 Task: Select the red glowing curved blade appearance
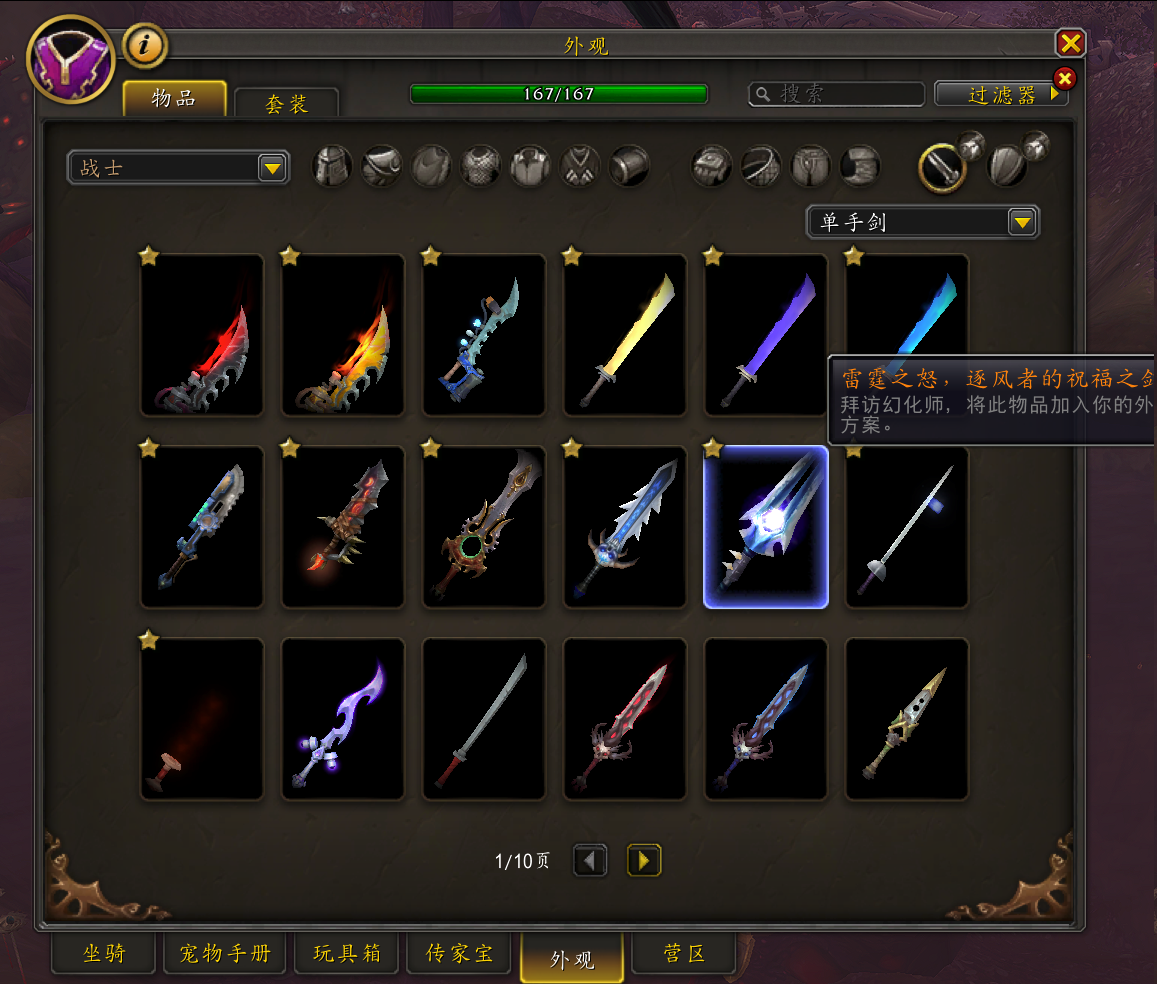click(202, 335)
